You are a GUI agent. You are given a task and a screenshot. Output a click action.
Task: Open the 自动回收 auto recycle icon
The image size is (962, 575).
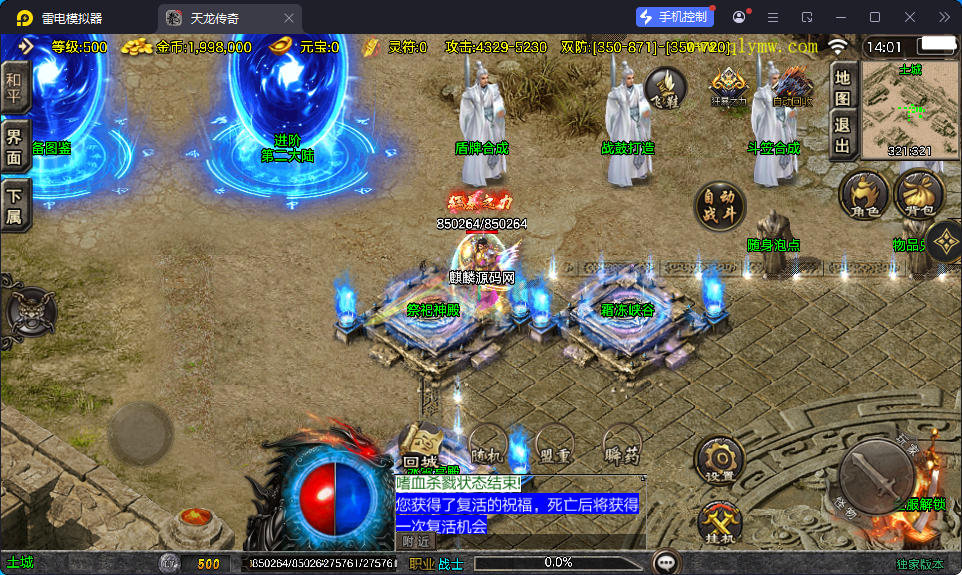(x=793, y=88)
